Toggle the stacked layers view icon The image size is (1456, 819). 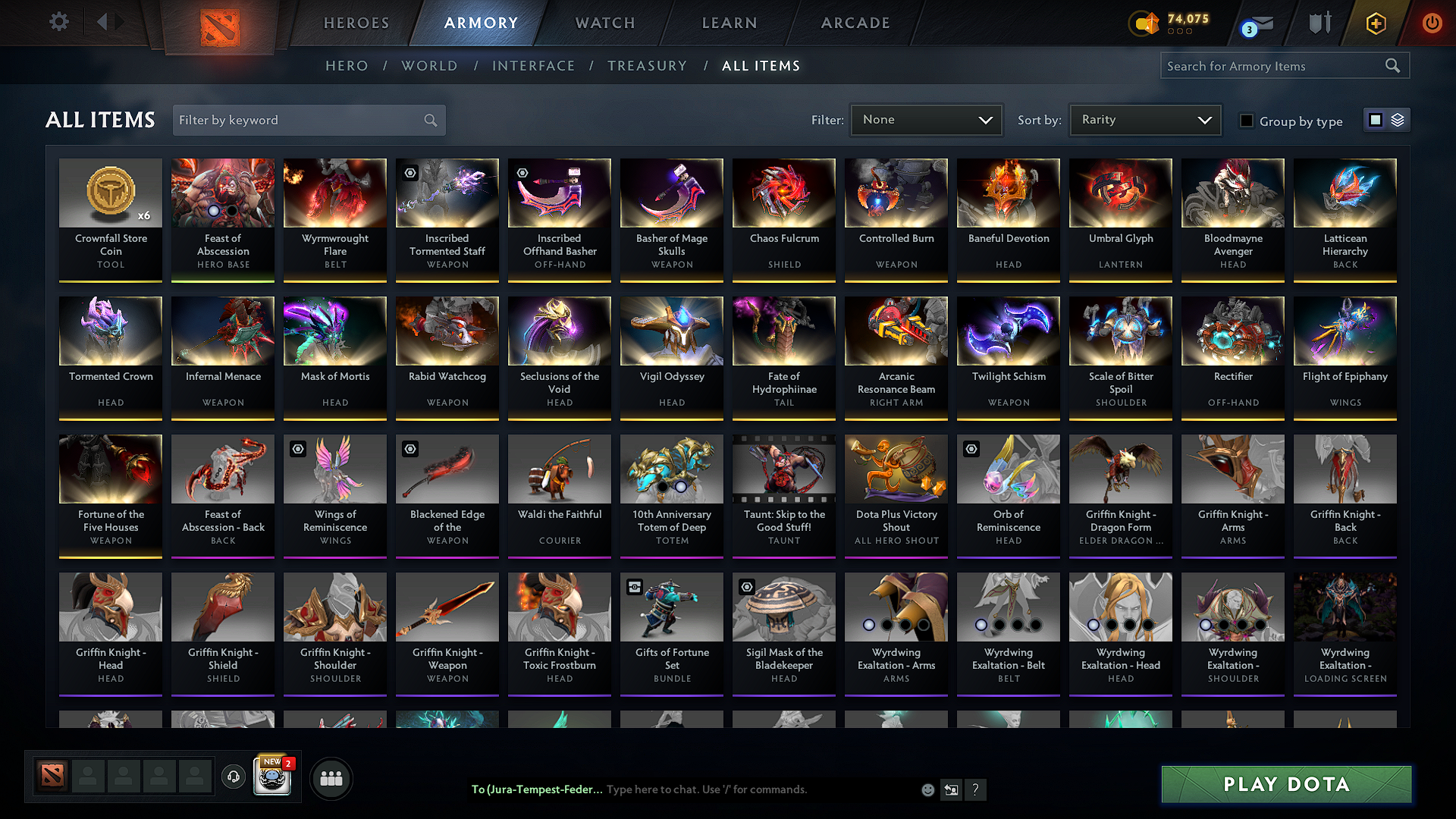coord(1396,120)
